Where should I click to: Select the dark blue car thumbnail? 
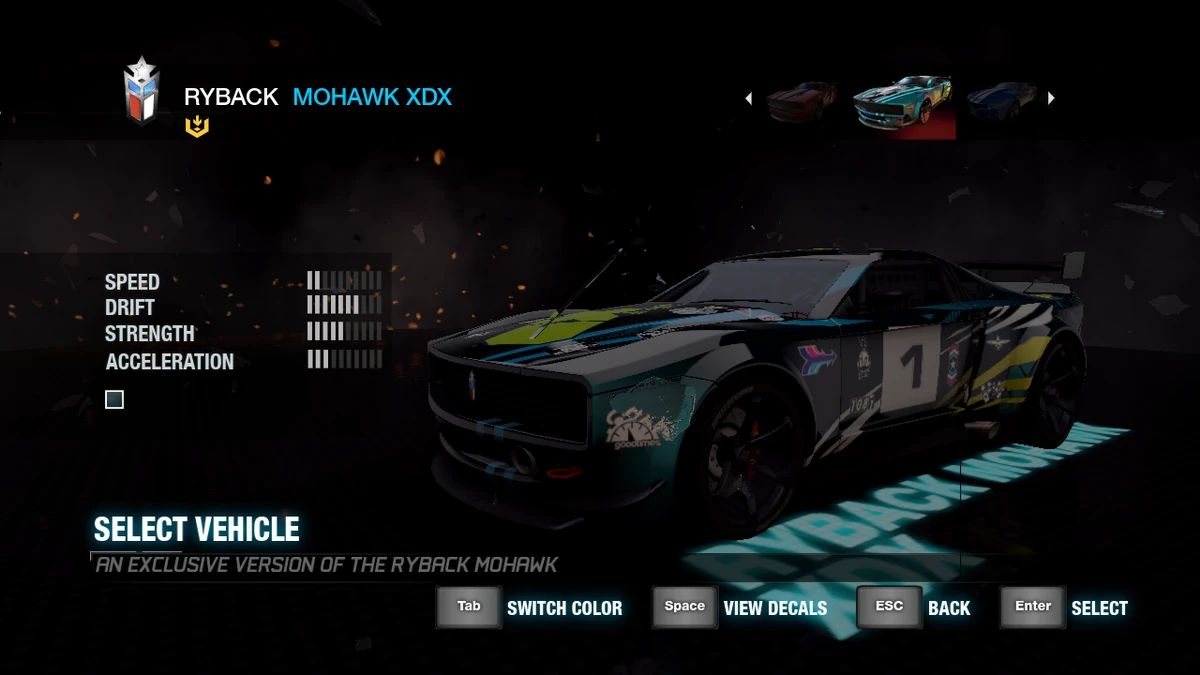[x=1002, y=100]
